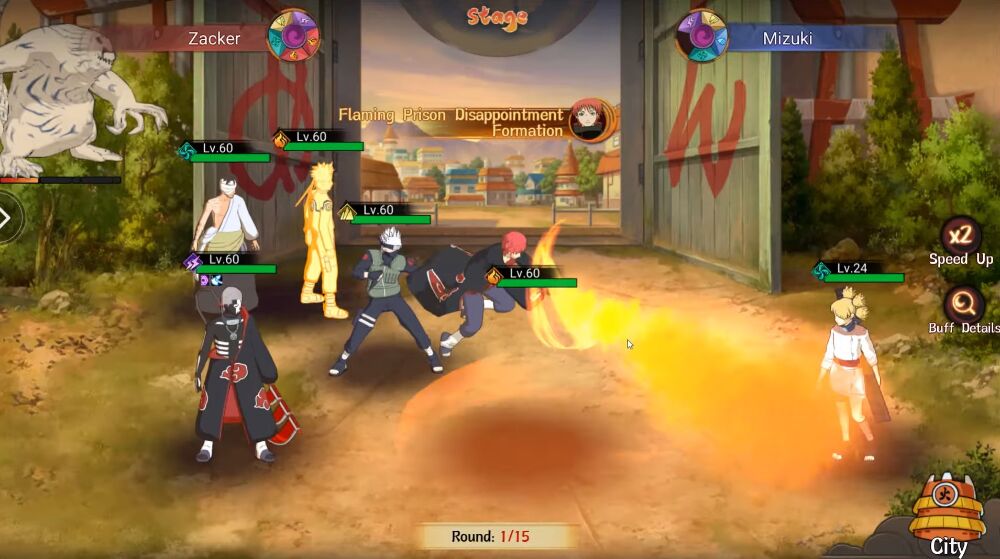Expand the left side arrow panel

(x=8, y=218)
